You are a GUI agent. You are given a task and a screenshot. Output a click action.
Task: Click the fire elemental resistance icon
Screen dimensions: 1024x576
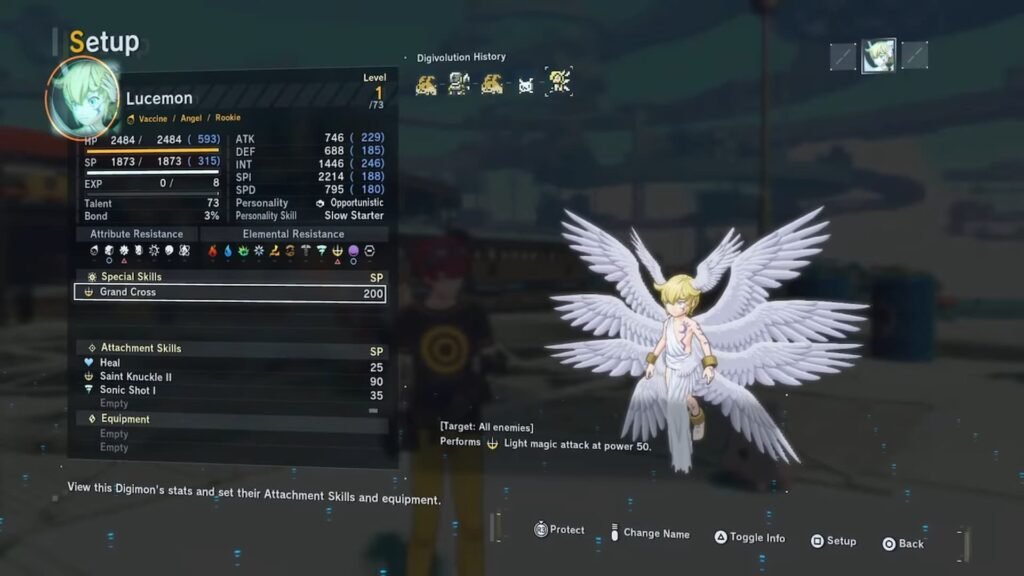pos(212,251)
